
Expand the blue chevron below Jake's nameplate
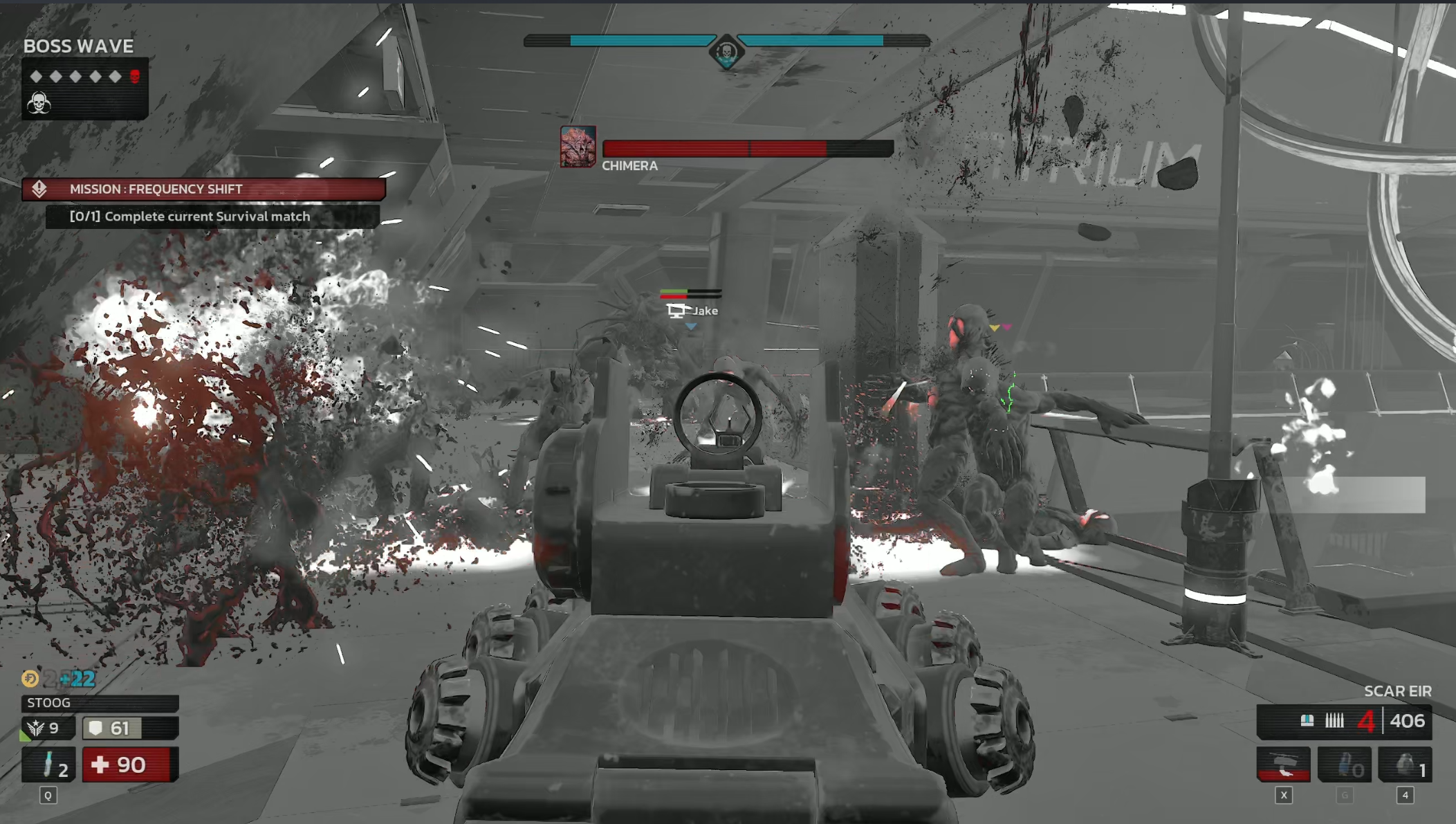(690, 327)
